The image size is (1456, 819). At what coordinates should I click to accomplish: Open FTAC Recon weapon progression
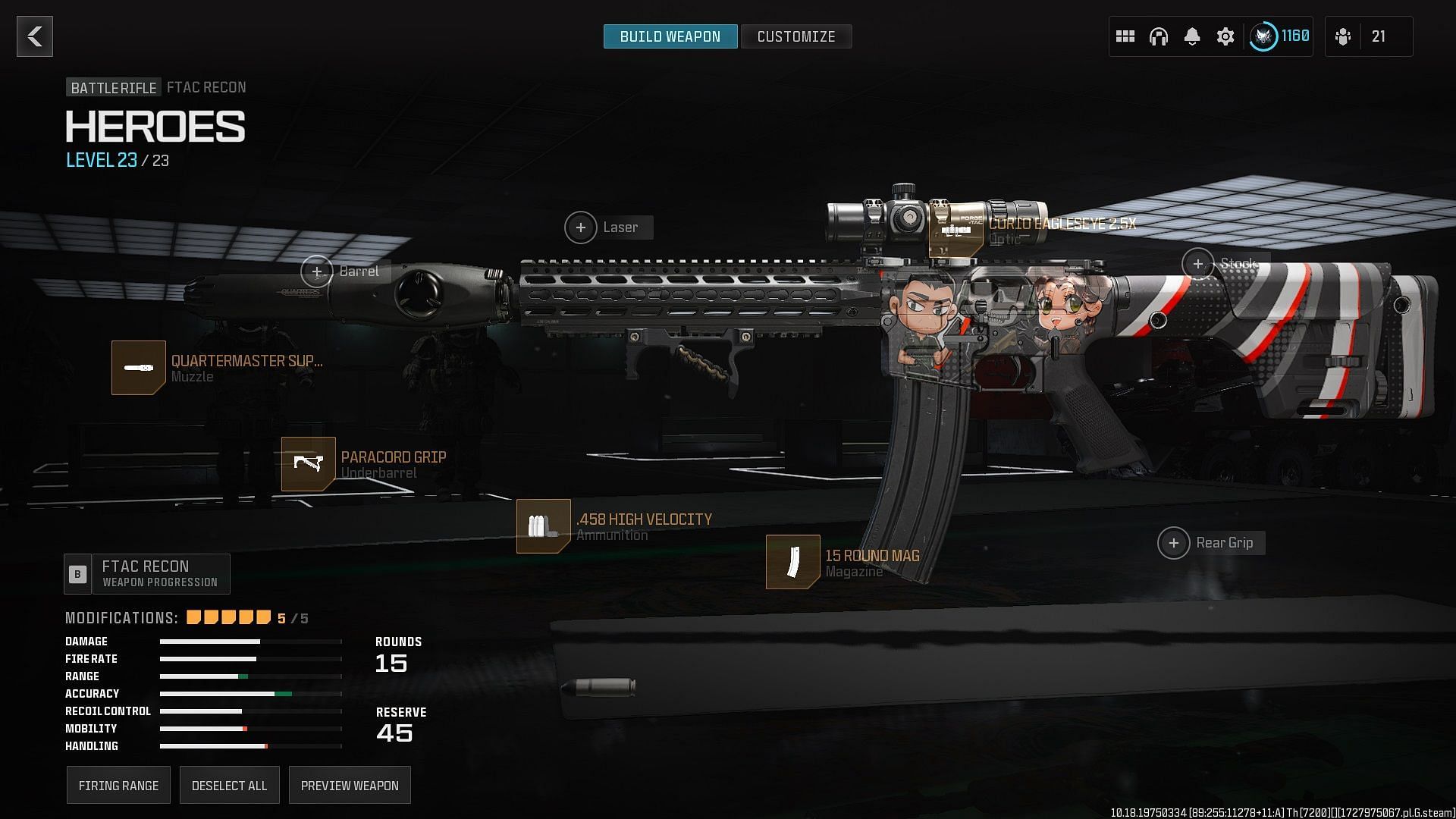(x=148, y=574)
